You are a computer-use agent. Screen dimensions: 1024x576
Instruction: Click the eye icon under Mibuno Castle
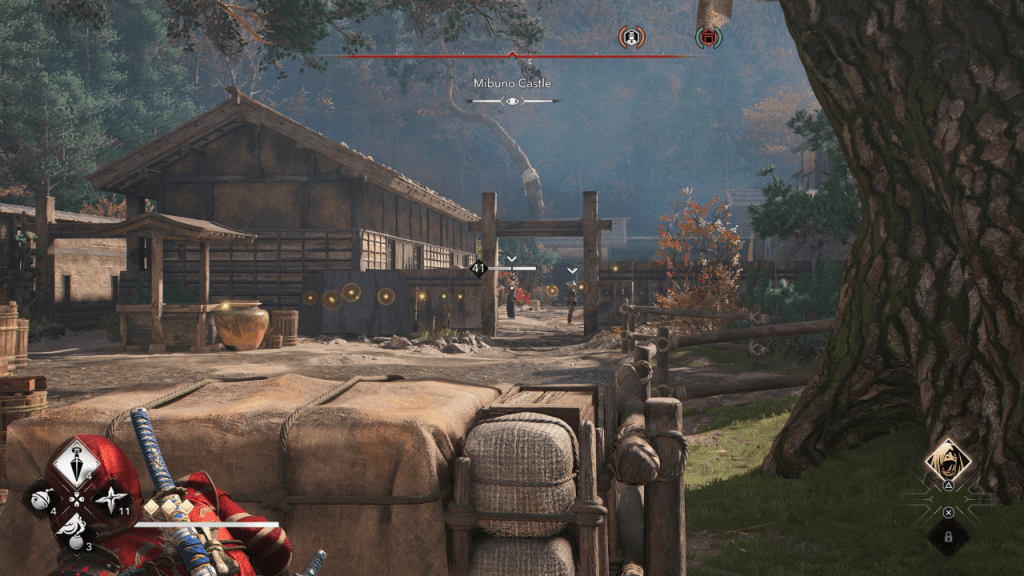pyautogui.click(x=513, y=101)
